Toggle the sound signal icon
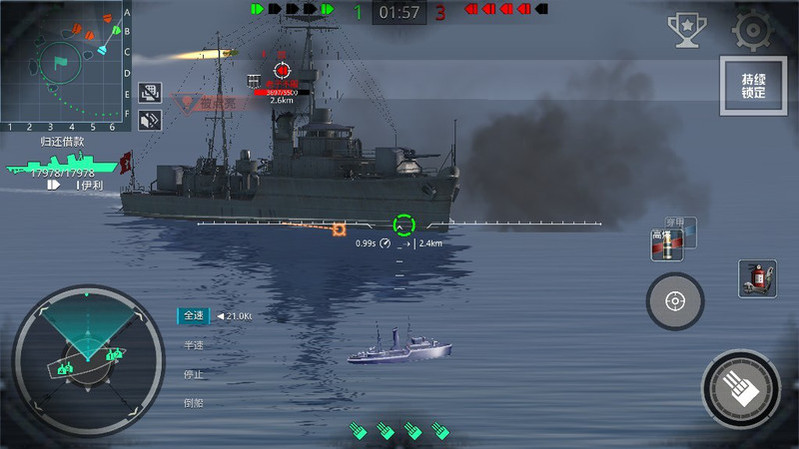 pos(150,120)
